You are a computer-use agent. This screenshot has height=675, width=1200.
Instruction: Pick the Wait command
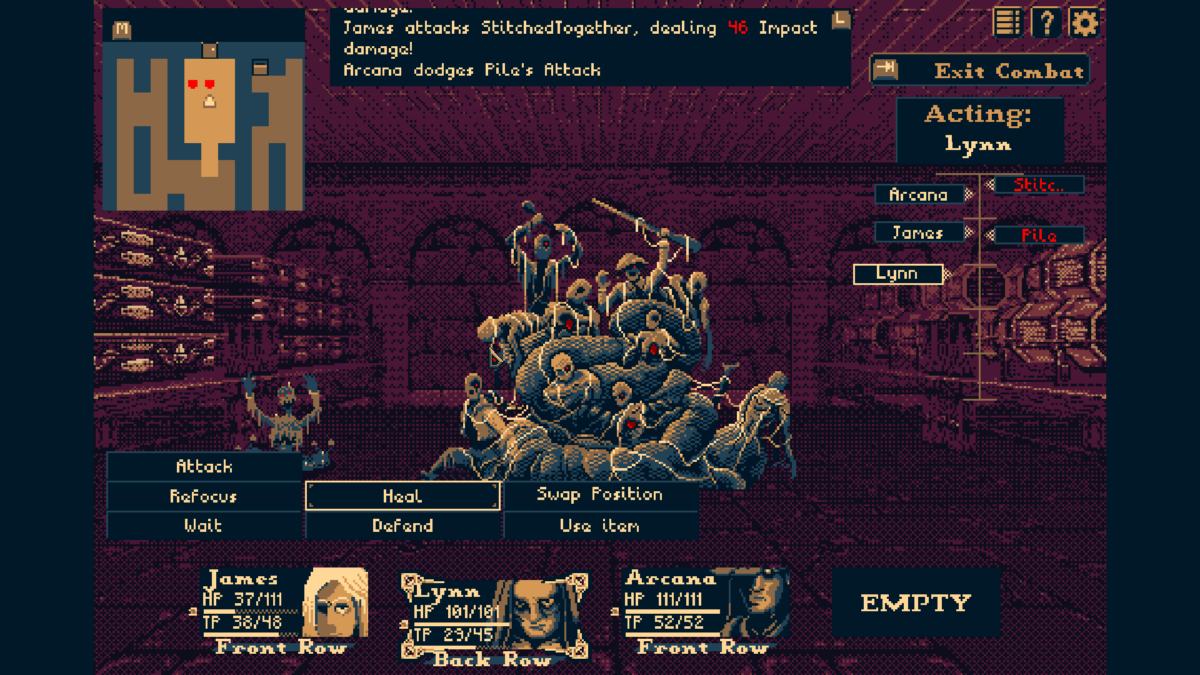(204, 525)
